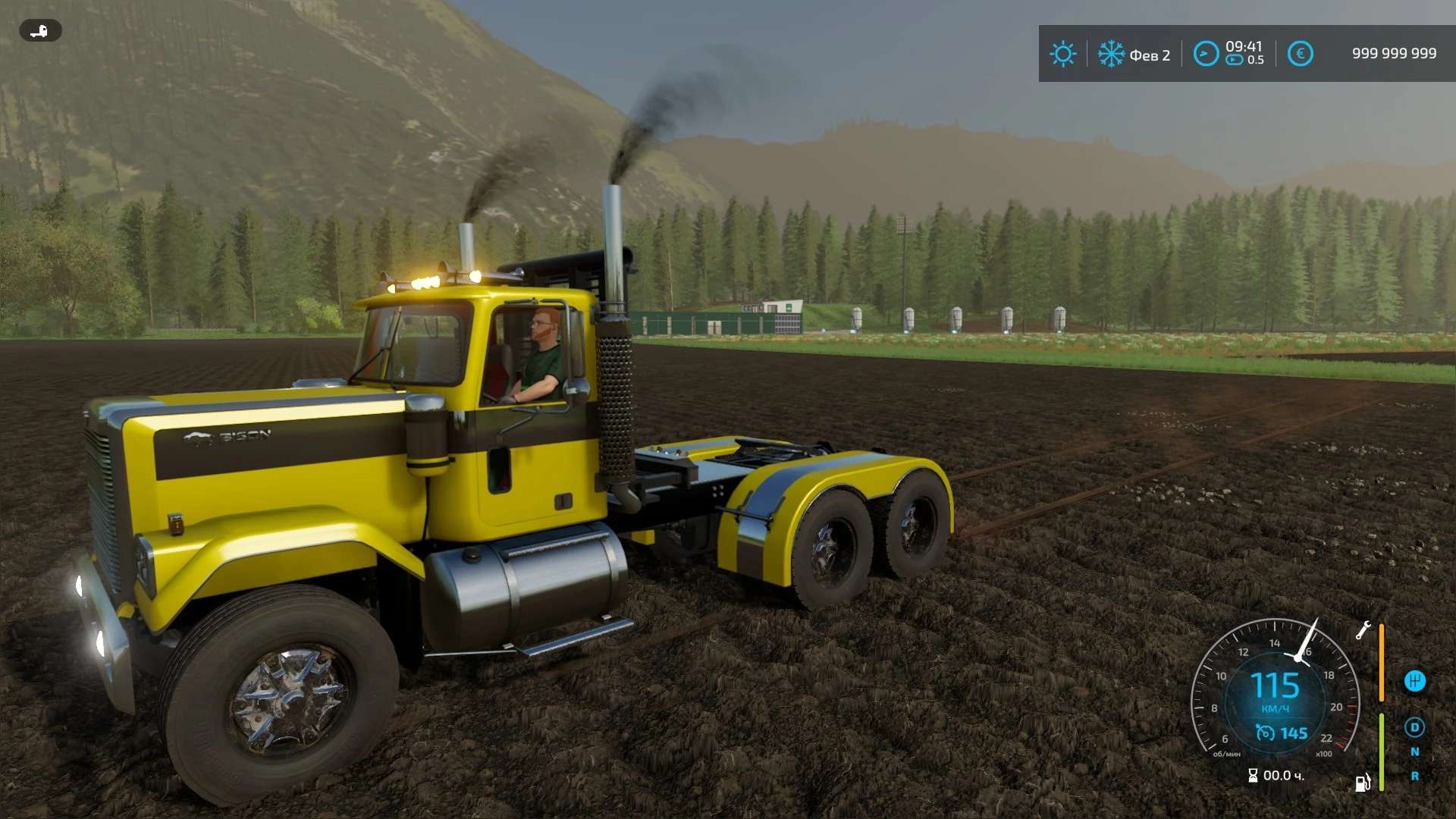Click the clock time-scale icon

coord(1206,54)
